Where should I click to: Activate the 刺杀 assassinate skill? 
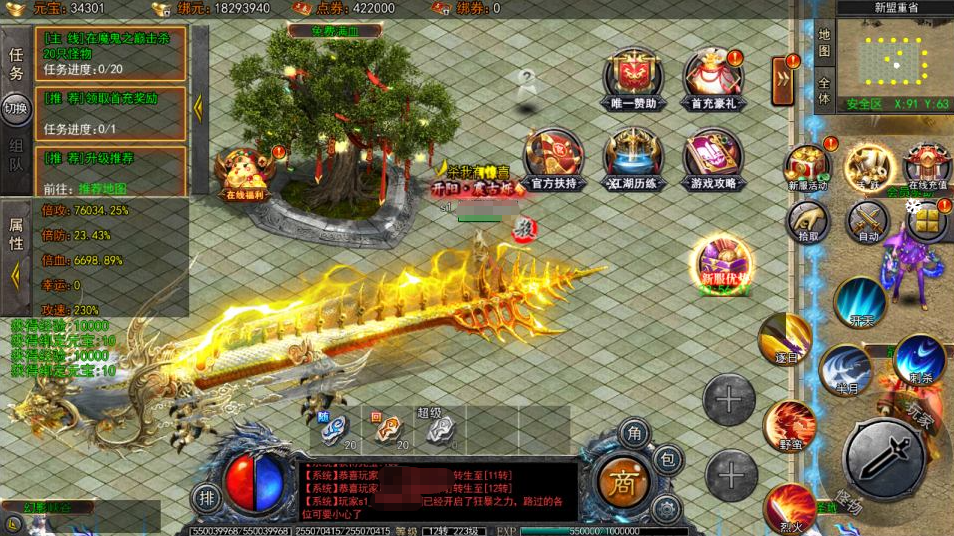coord(920,360)
